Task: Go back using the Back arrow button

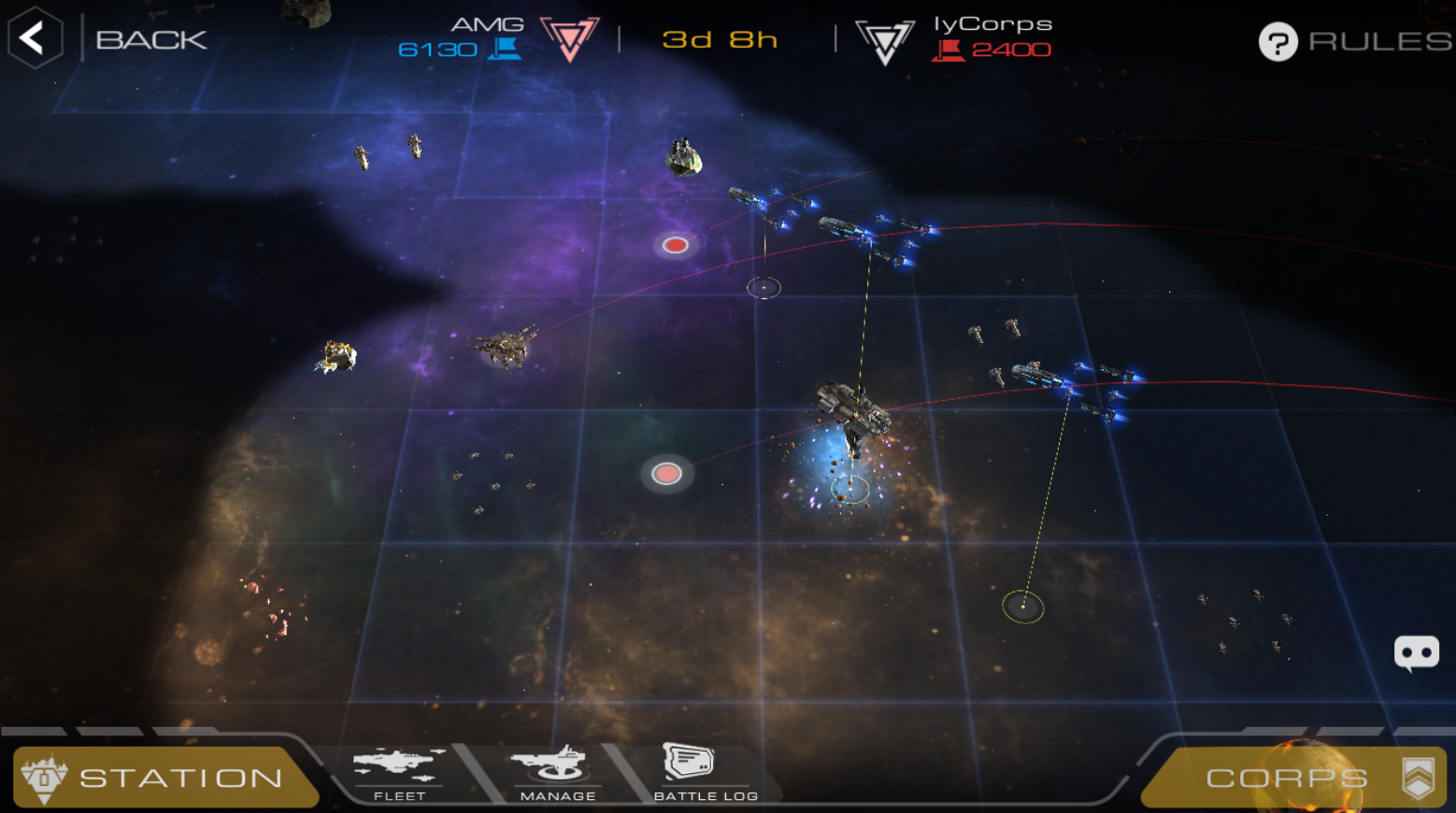Action: [35, 38]
